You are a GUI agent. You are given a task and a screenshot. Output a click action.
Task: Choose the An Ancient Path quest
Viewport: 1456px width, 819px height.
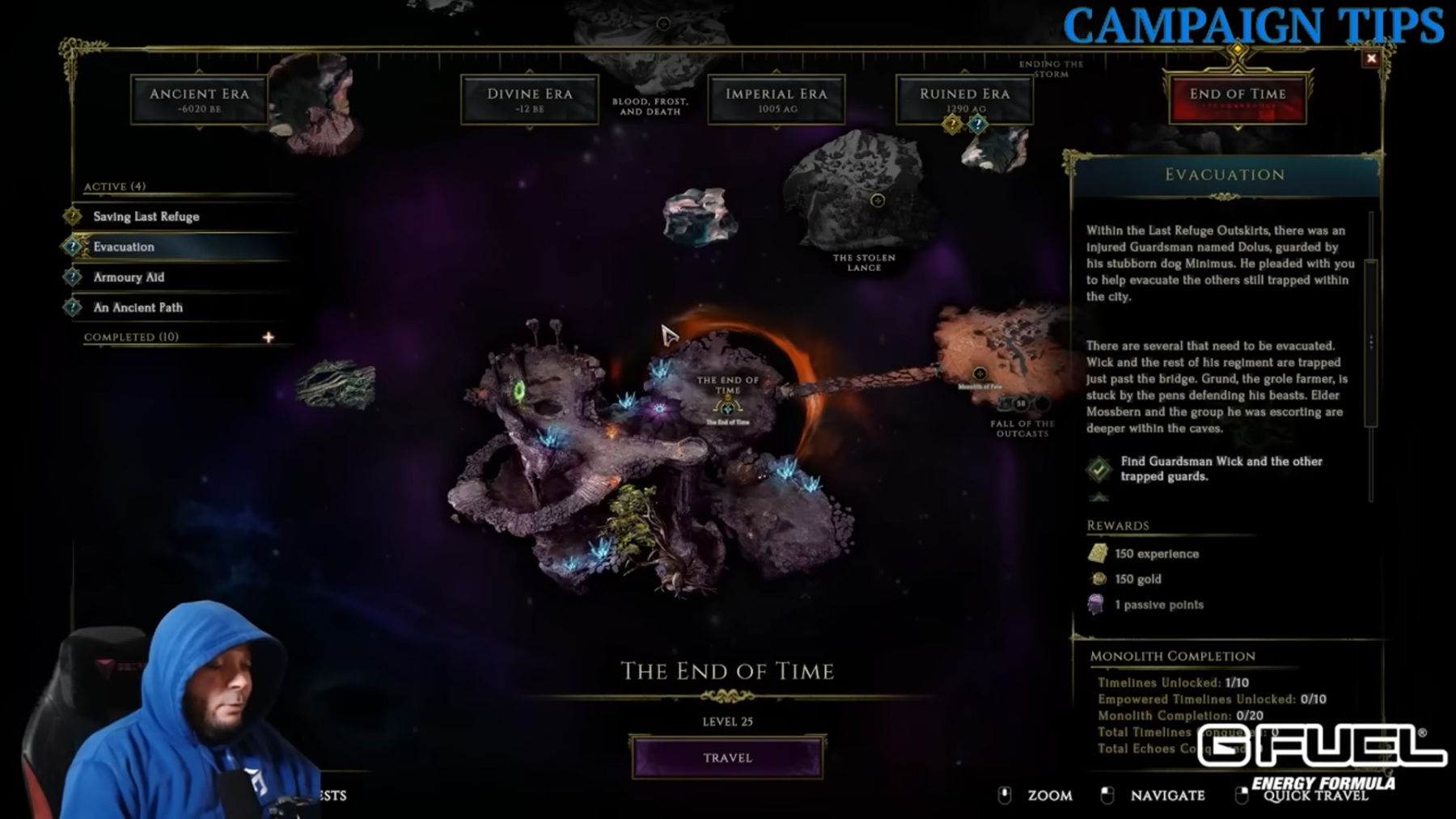coord(138,307)
